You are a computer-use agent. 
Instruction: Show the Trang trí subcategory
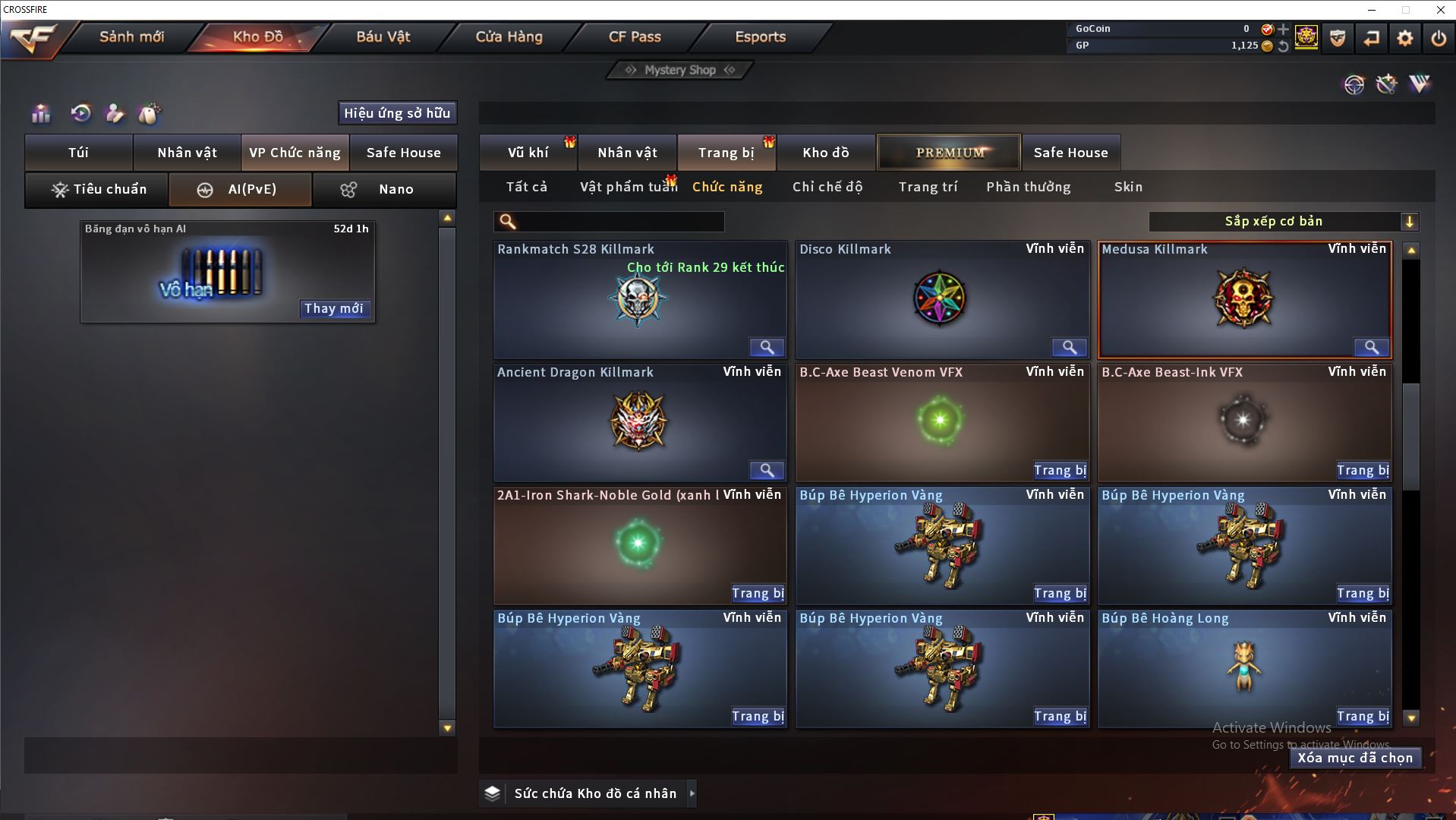coord(928,187)
